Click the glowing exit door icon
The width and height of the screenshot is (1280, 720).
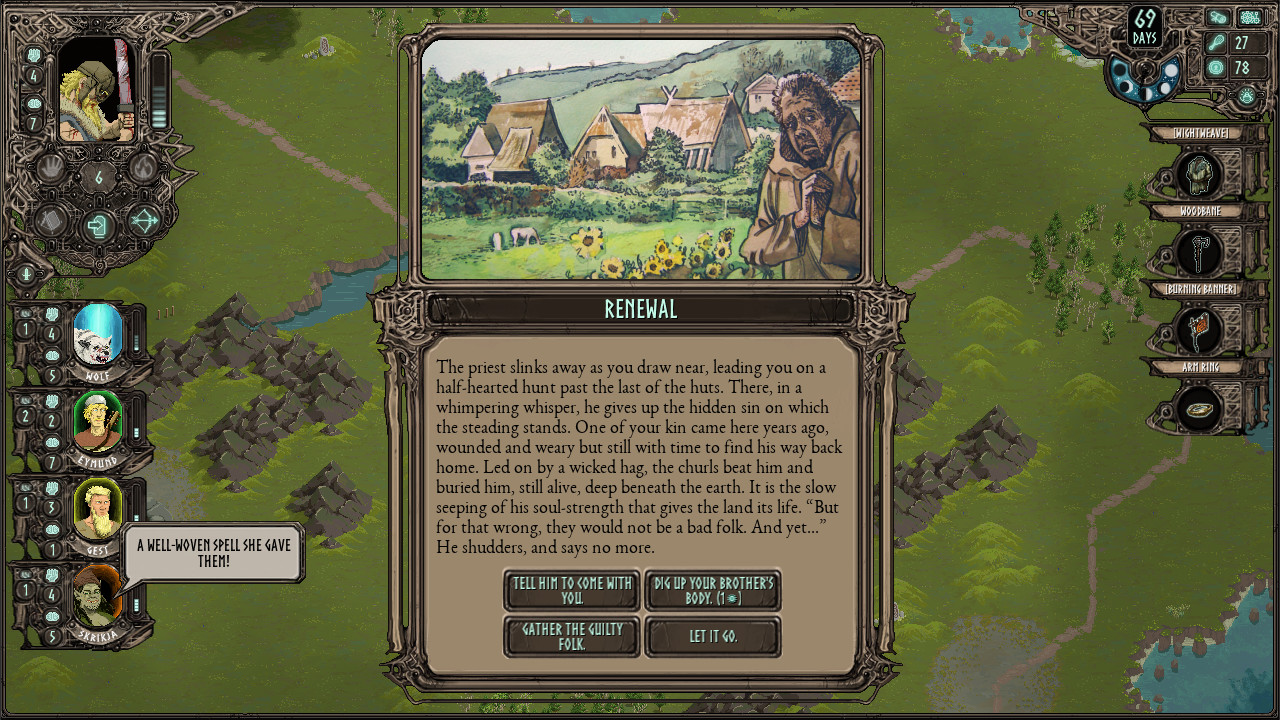point(97,225)
